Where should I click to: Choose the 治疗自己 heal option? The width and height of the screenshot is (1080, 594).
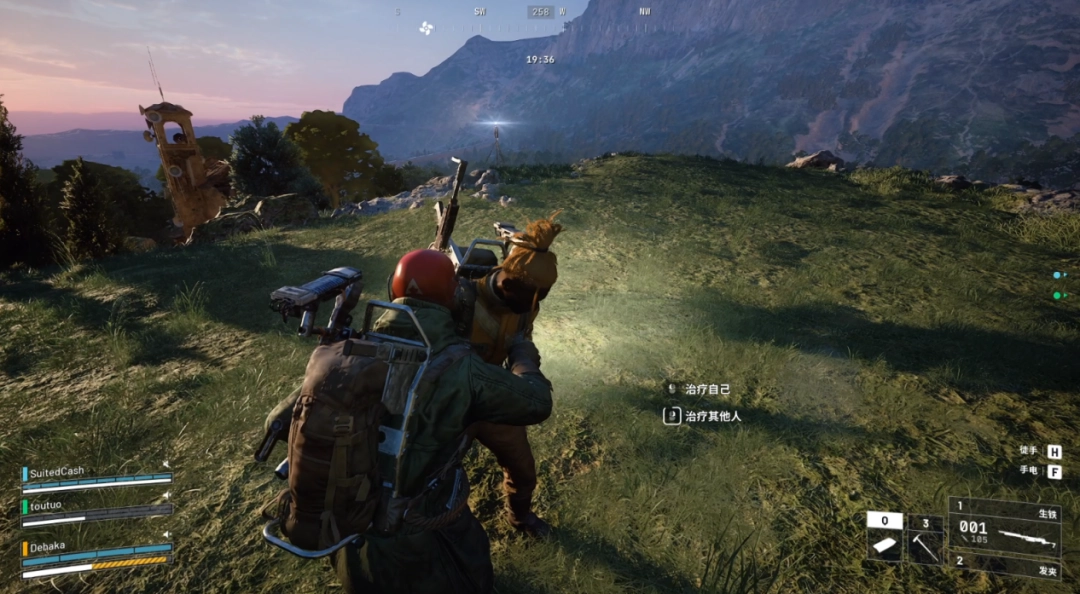click(x=701, y=389)
